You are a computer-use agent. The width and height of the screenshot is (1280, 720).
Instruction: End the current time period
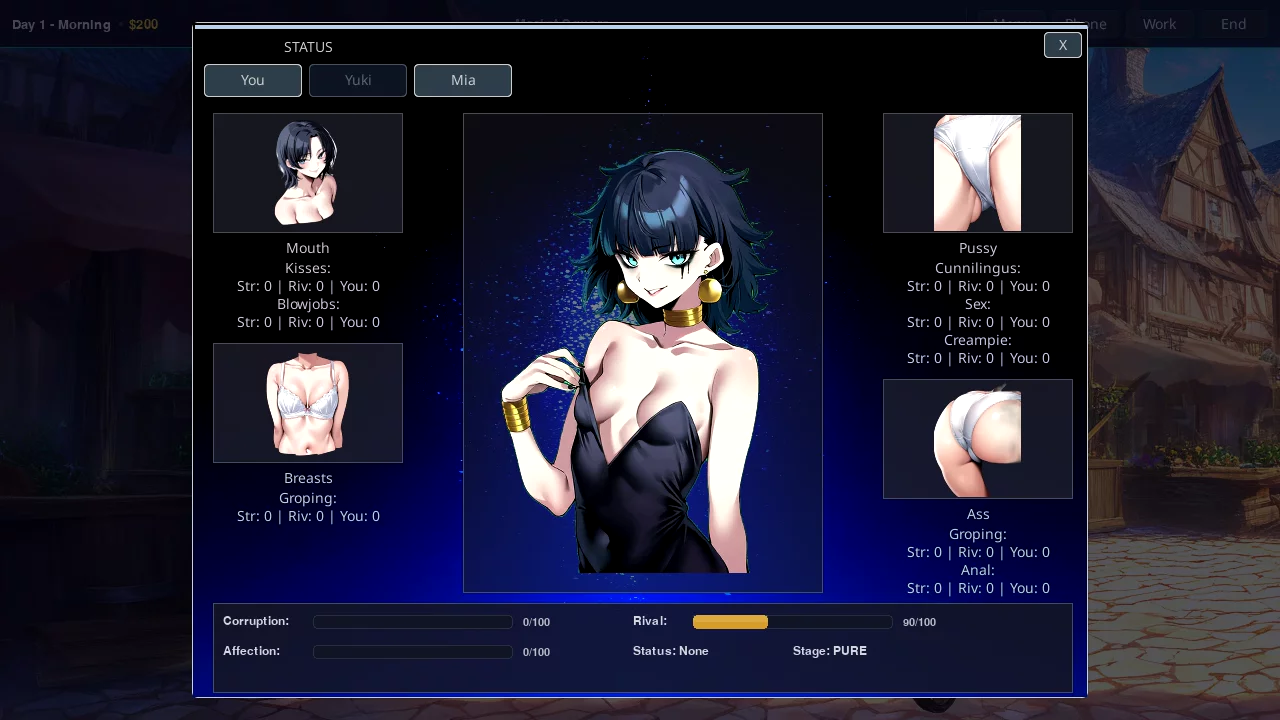(x=1233, y=24)
